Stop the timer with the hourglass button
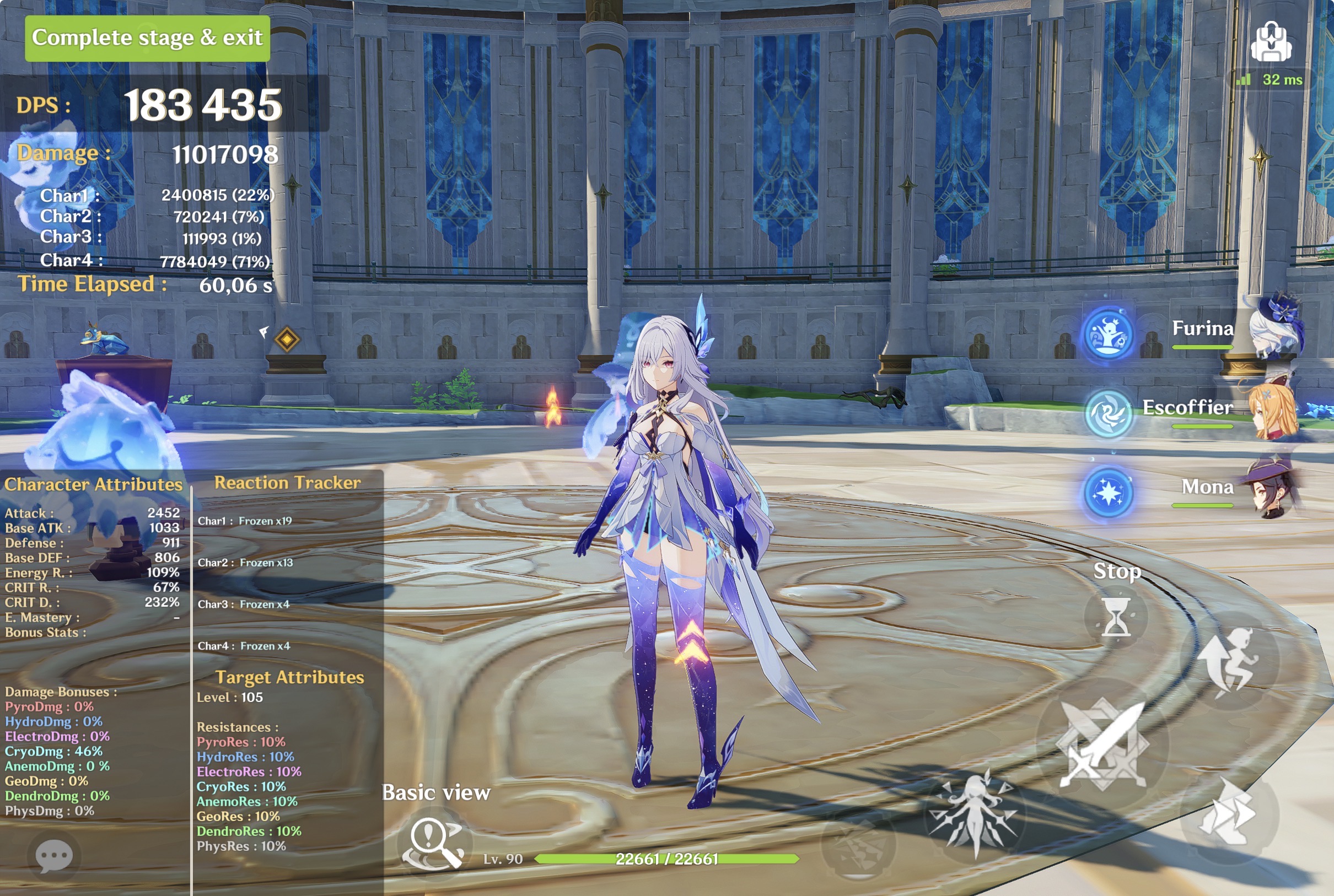 [1115, 617]
